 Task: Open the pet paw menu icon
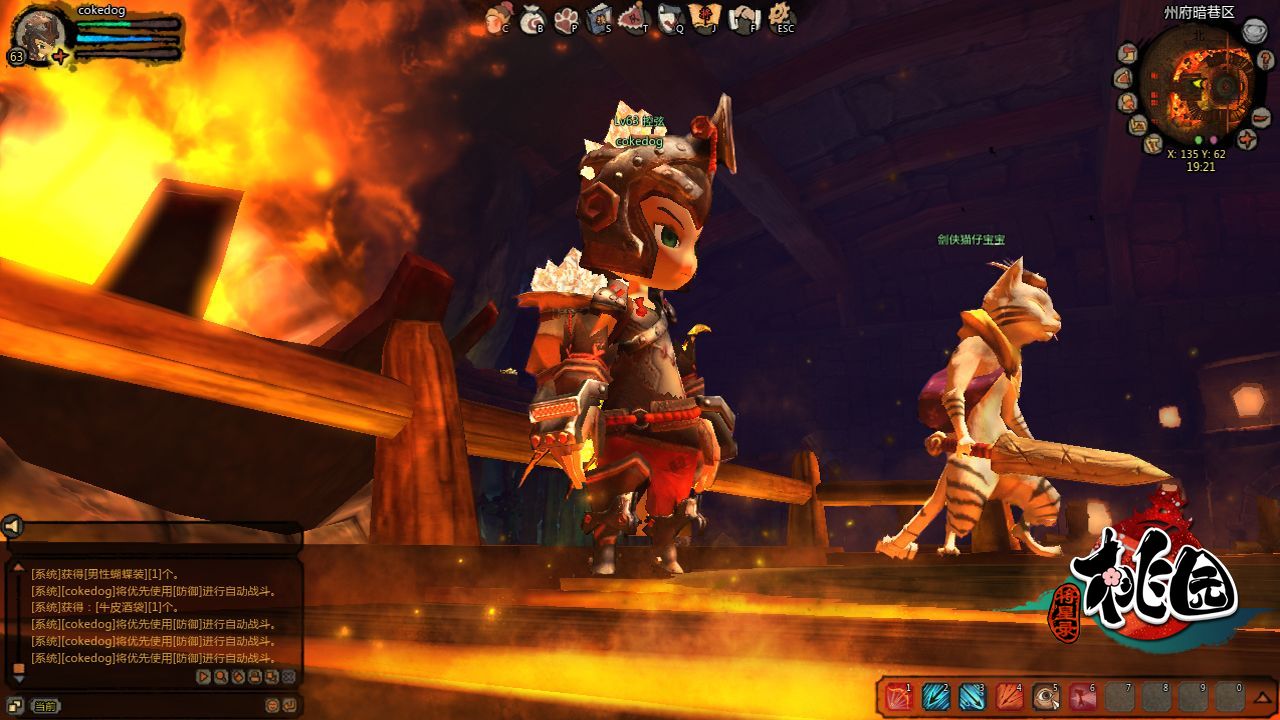coord(566,18)
